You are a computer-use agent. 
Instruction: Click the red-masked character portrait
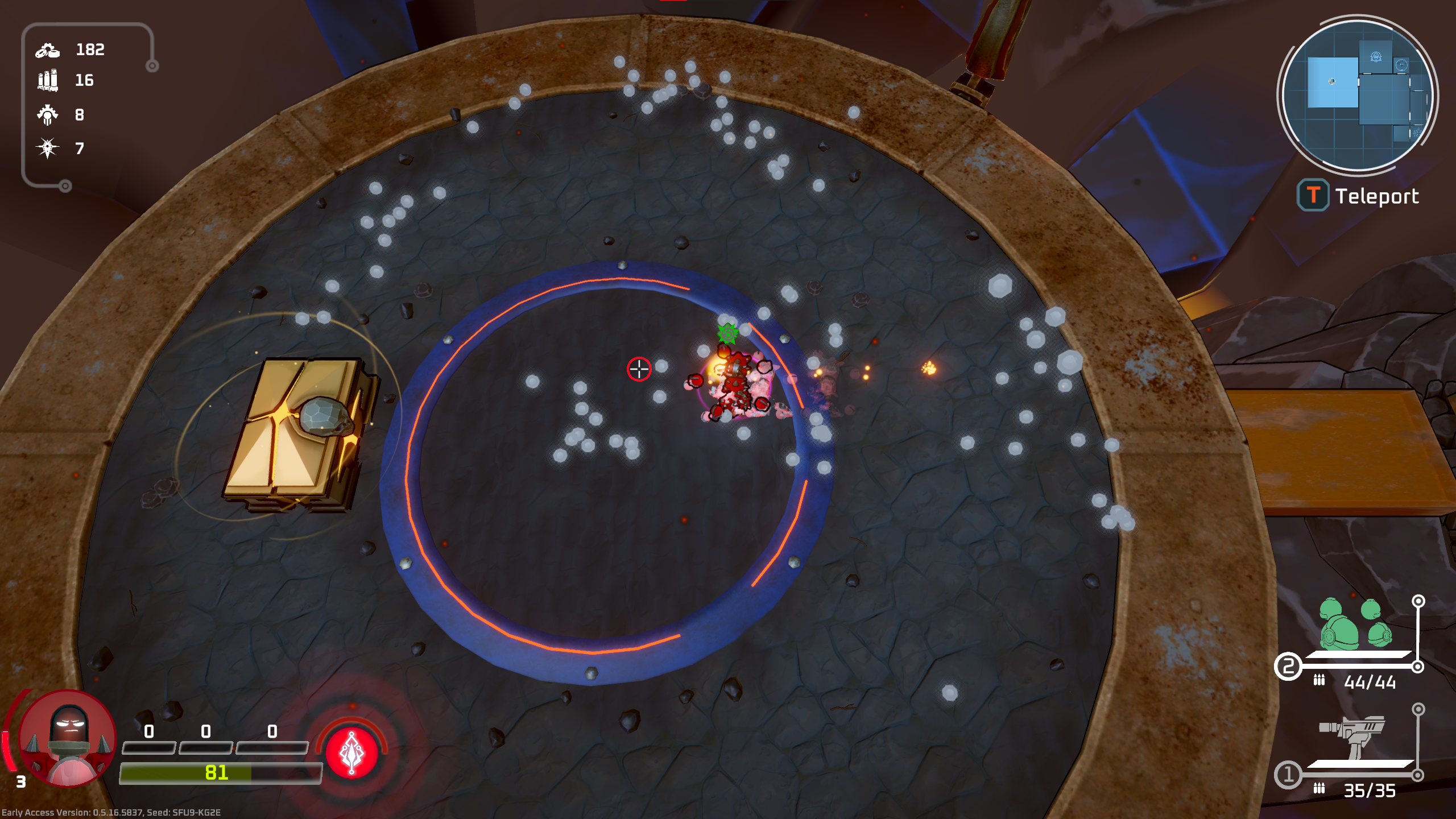[x=68, y=739]
